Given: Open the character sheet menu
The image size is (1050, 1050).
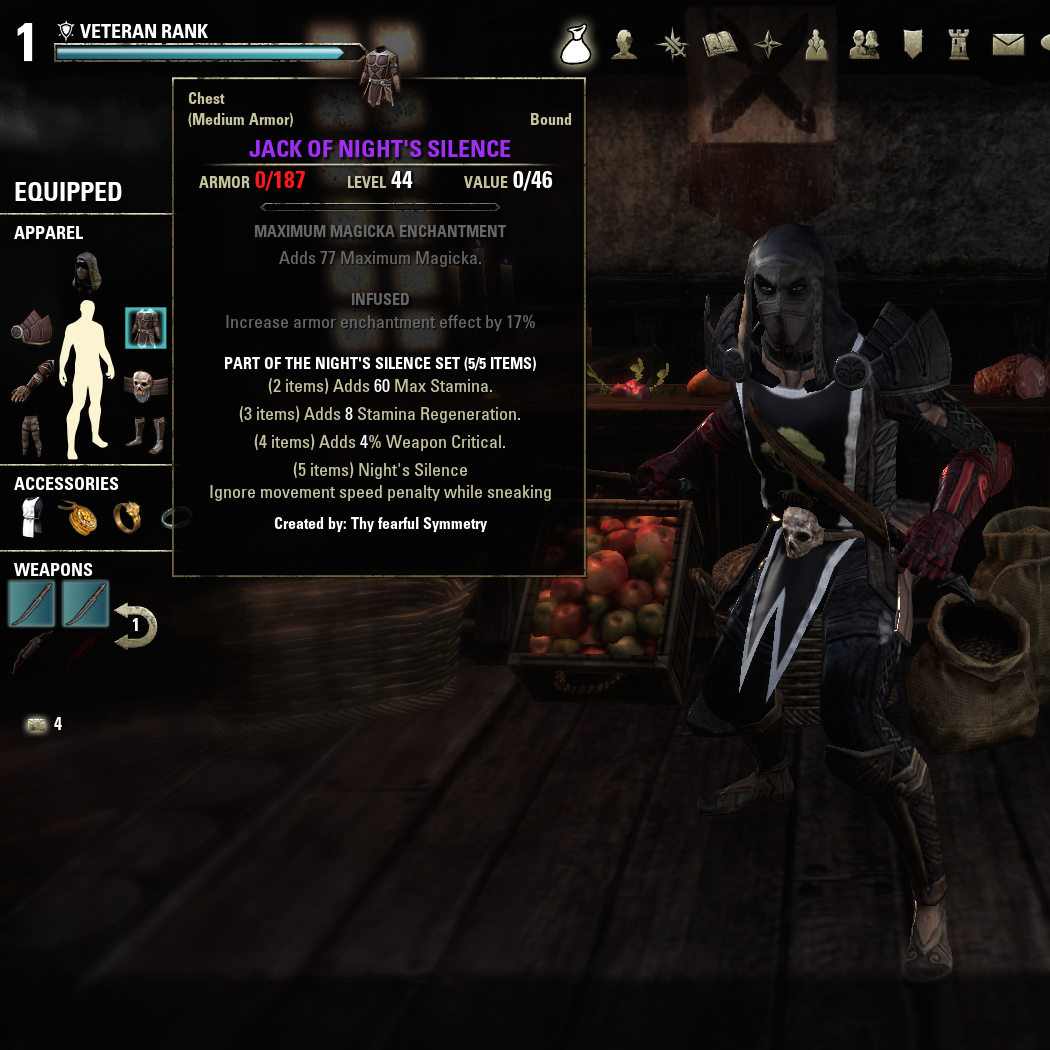Looking at the screenshot, I should pos(624,45).
